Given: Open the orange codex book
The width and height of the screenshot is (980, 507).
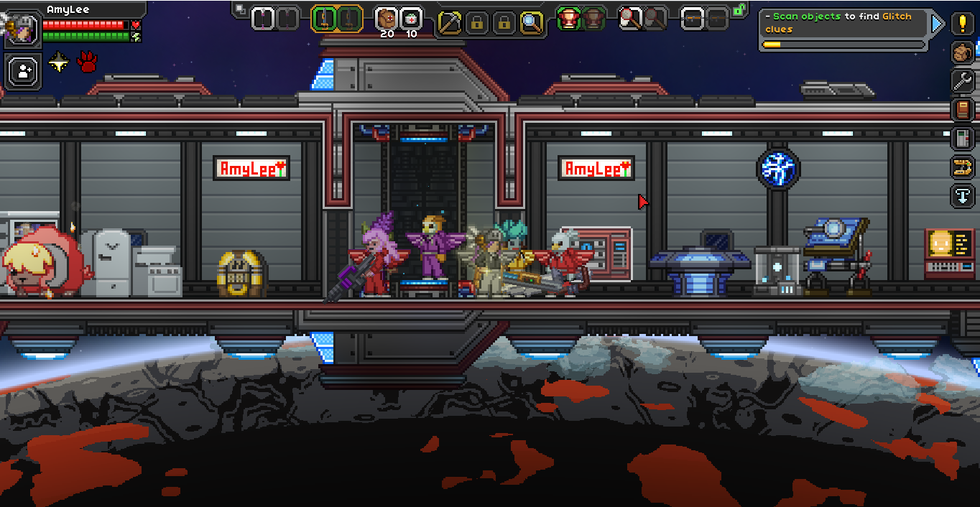Looking at the screenshot, I should click(x=962, y=109).
